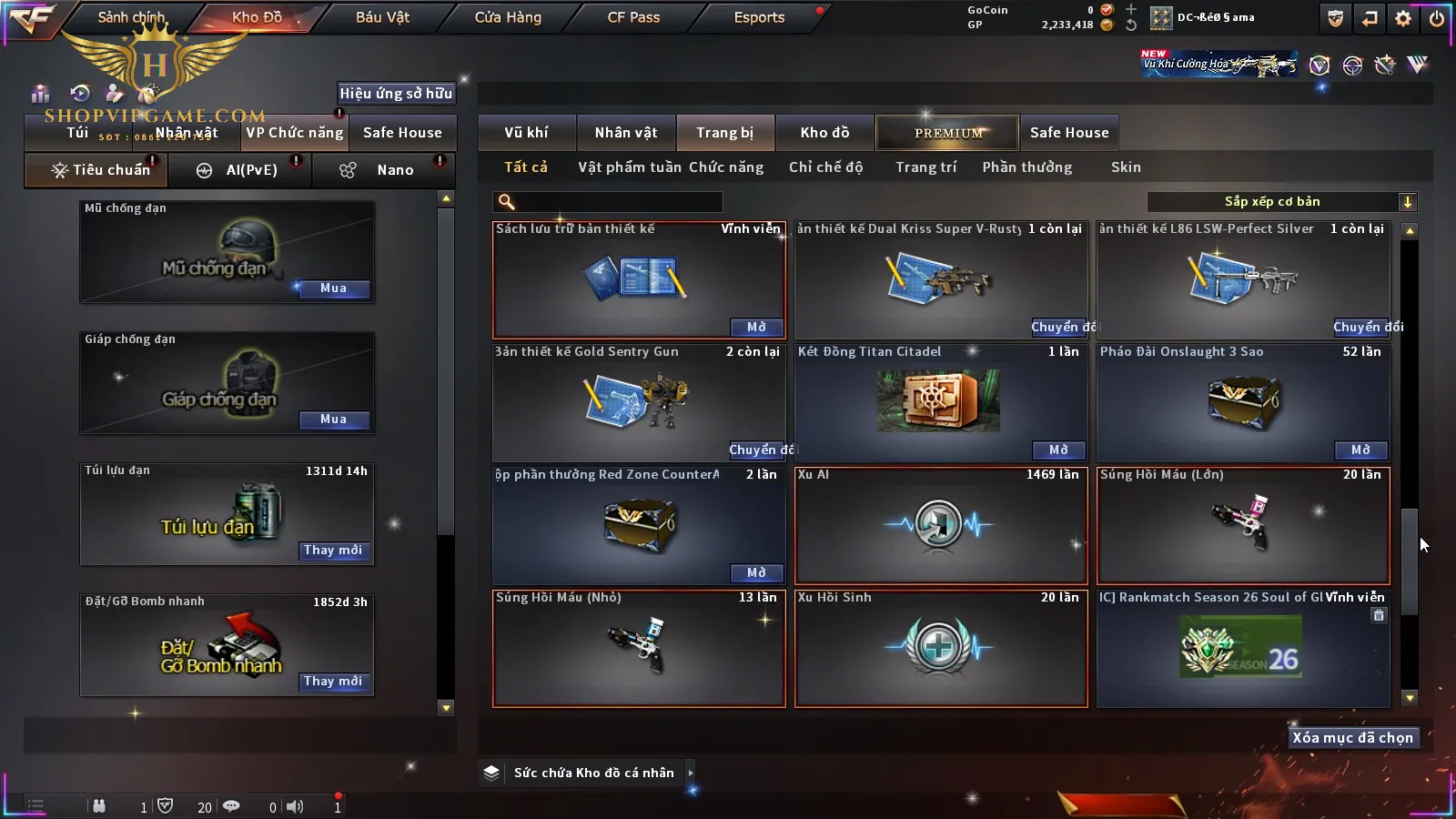The image size is (1456, 819).
Task: Select the Vũ khí inventory tab
Action: coord(526,133)
